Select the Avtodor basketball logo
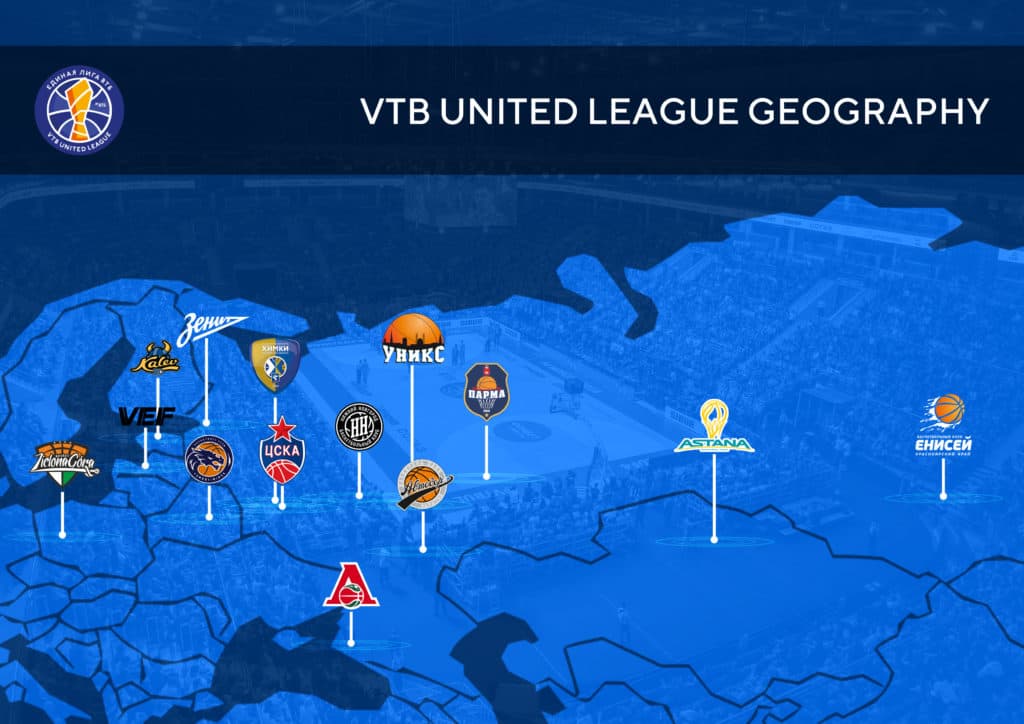This screenshot has width=1024, height=724. point(424,485)
